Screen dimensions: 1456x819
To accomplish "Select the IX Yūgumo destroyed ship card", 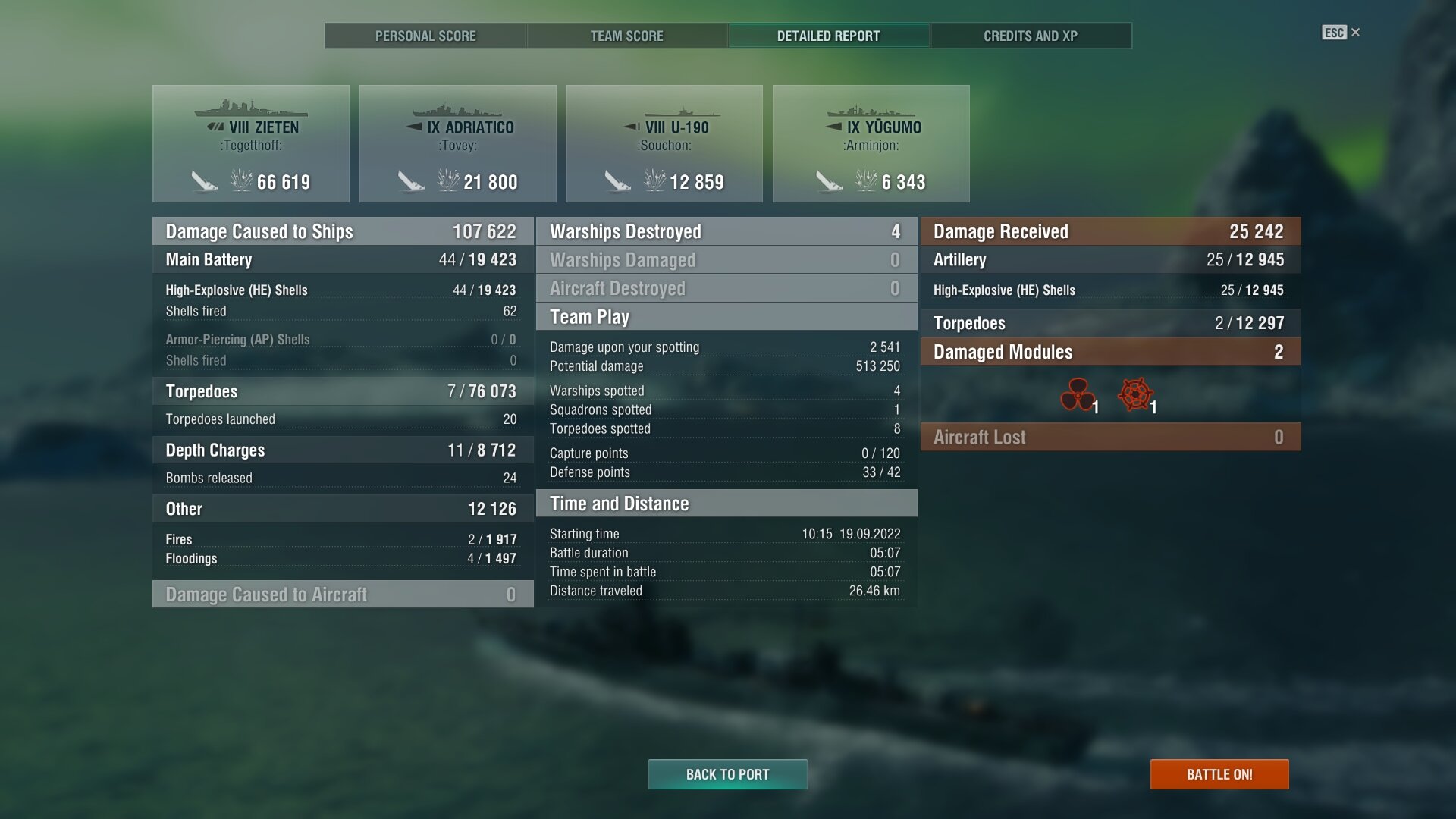I will click(871, 143).
